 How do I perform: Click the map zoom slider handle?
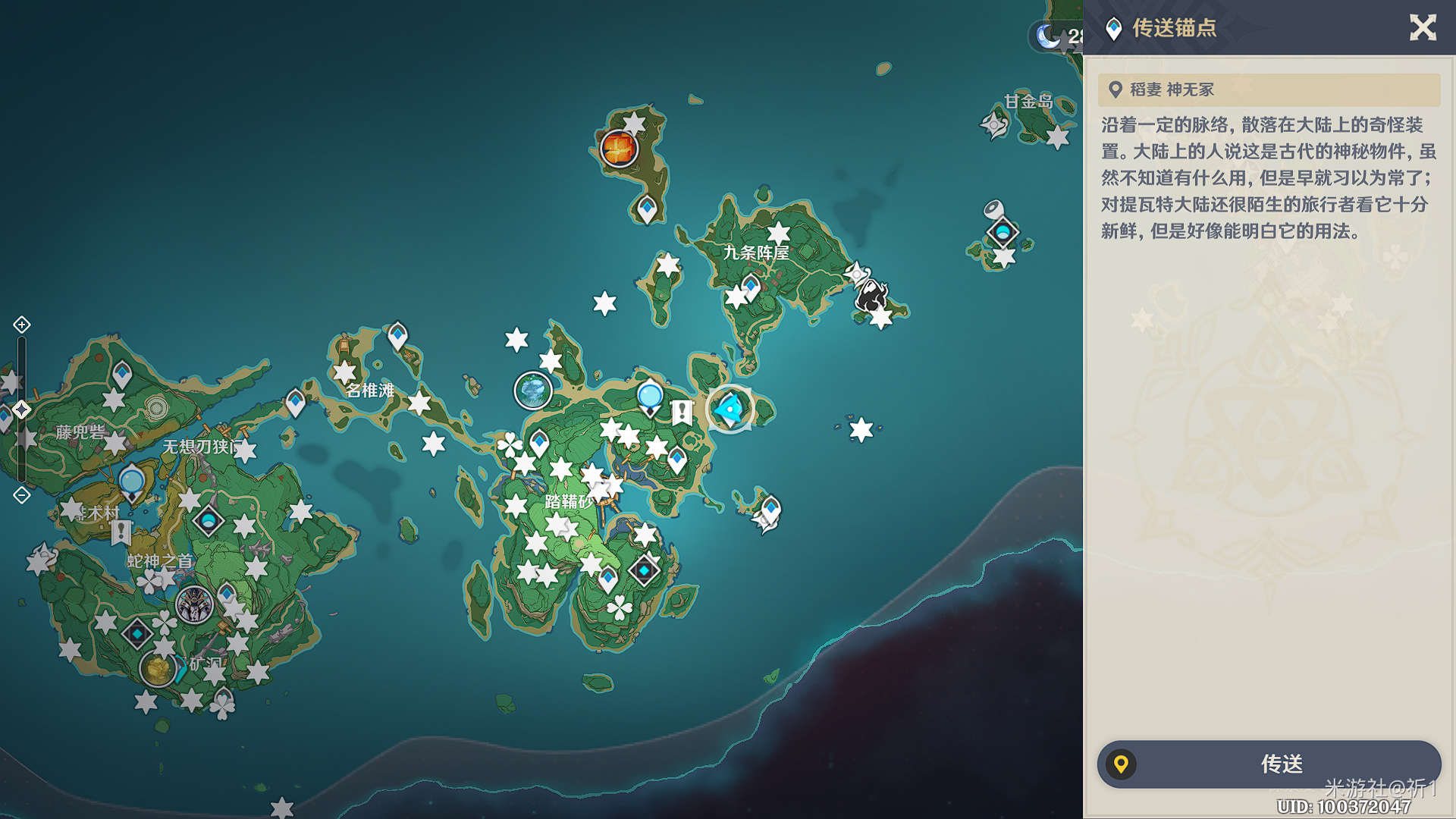point(22,409)
